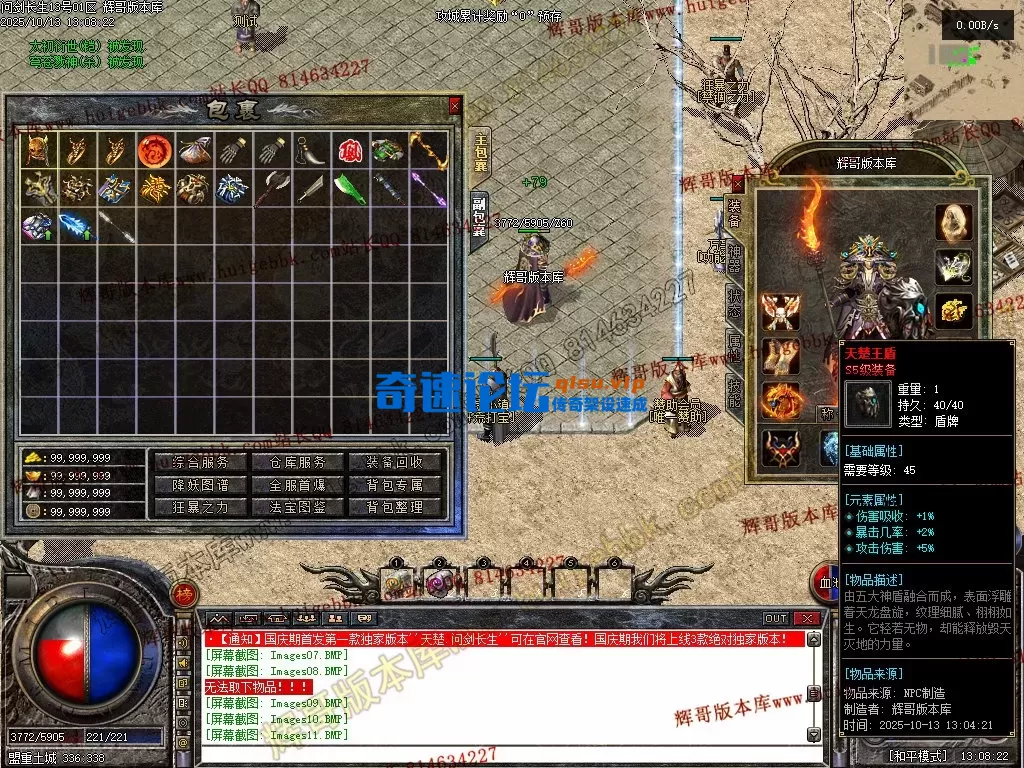The width and height of the screenshot is (1024, 768).
Task: Click the golden dragon equipment slot
Action: pyautogui.click(x=953, y=309)
